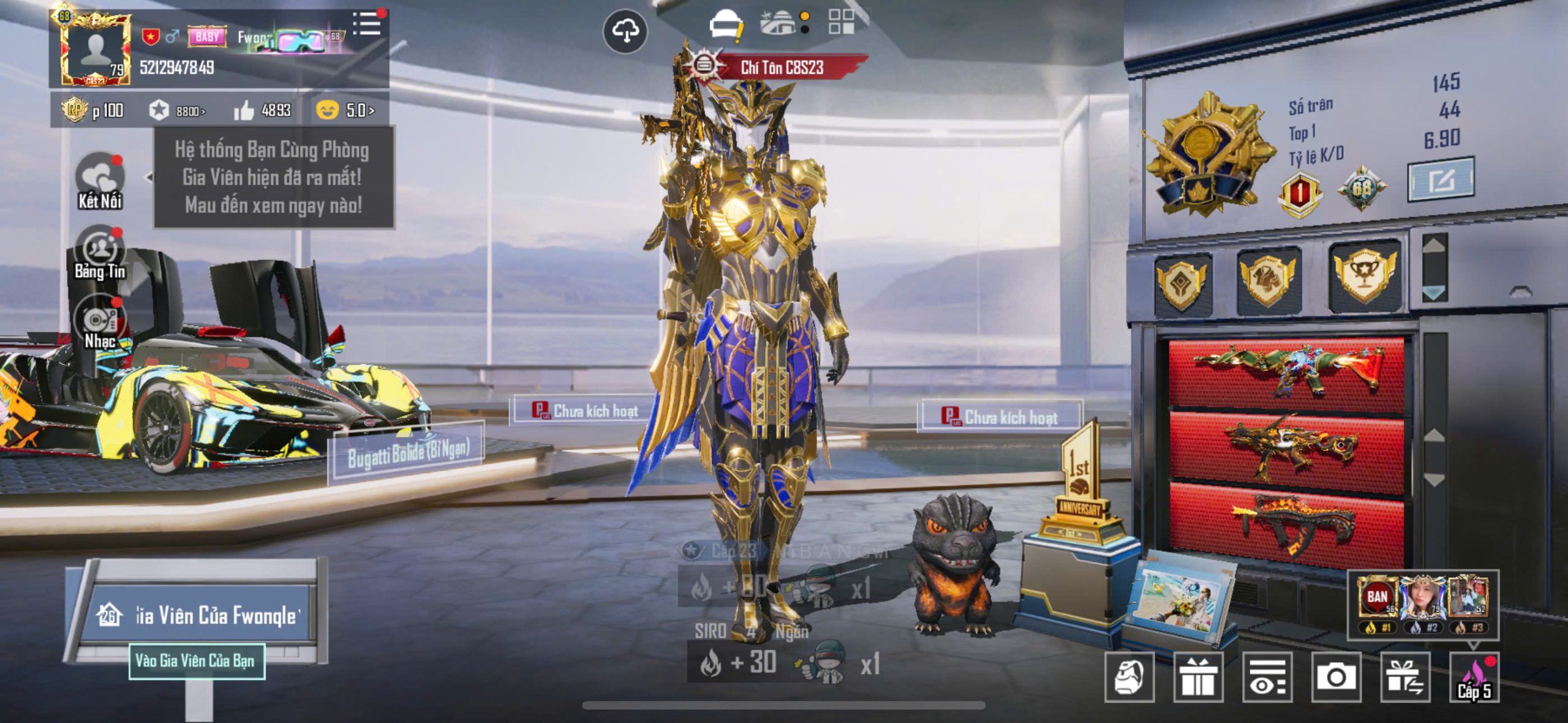Open the Cấp 5 pink flame level
The width and height of the screenshot is (1568, 723).
click(x=1474, y=677)
